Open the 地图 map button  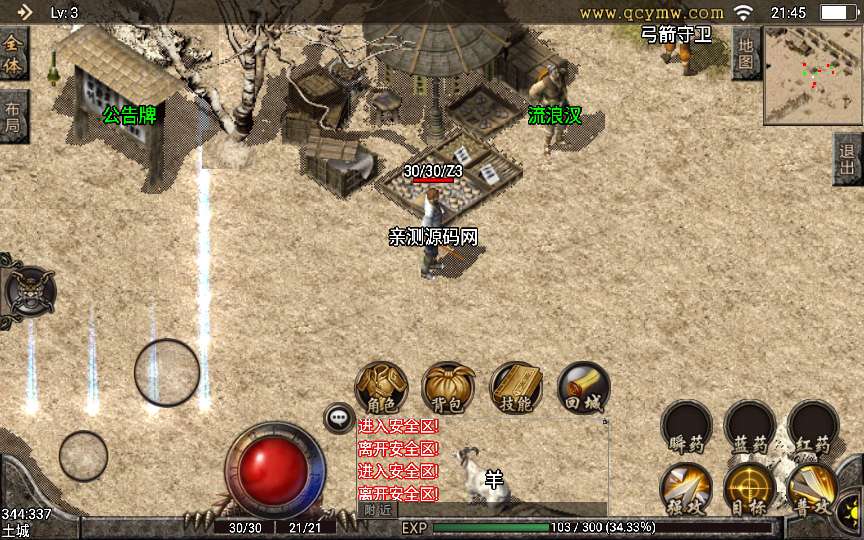746,53
